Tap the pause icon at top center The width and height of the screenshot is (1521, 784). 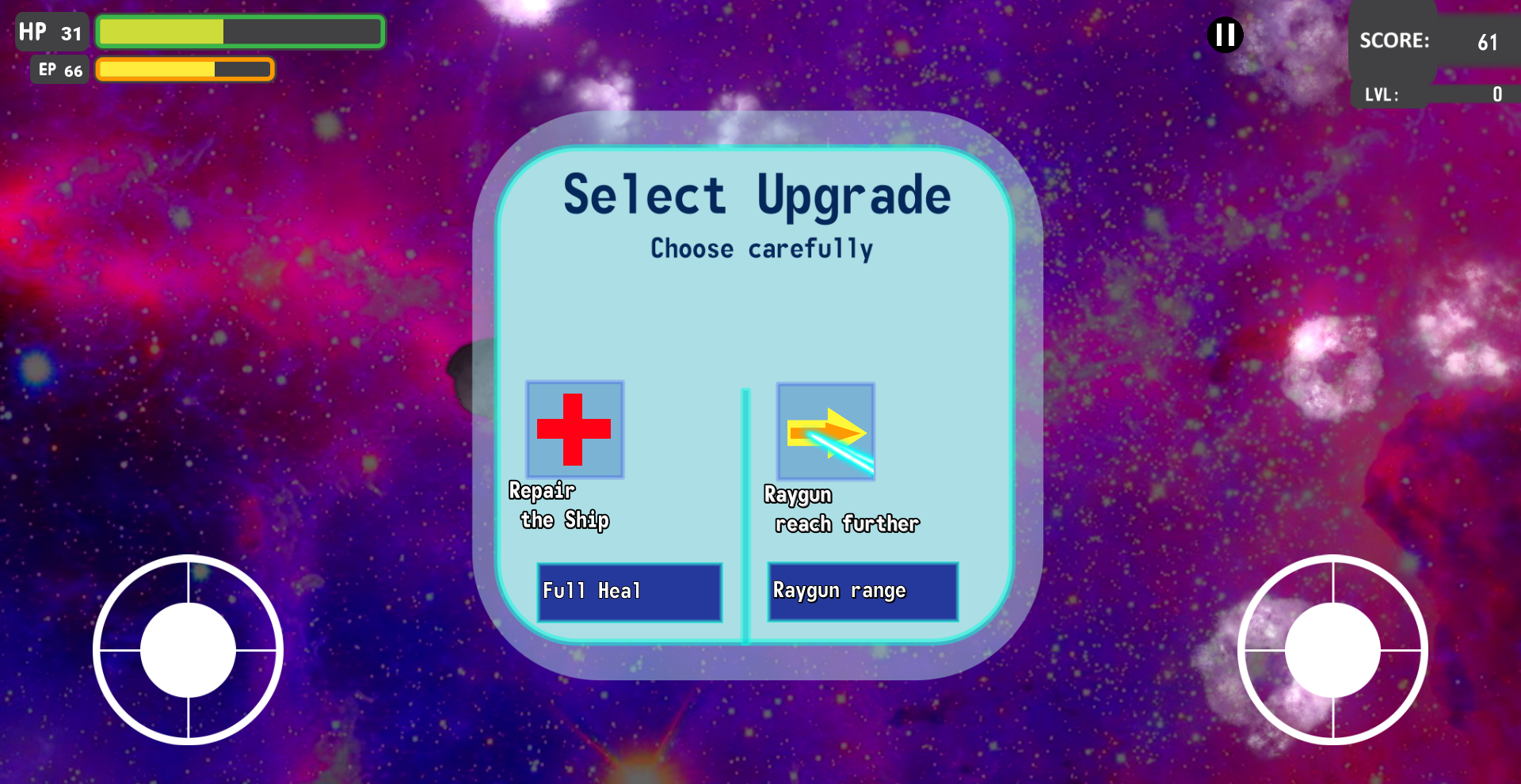point(1226,35)
